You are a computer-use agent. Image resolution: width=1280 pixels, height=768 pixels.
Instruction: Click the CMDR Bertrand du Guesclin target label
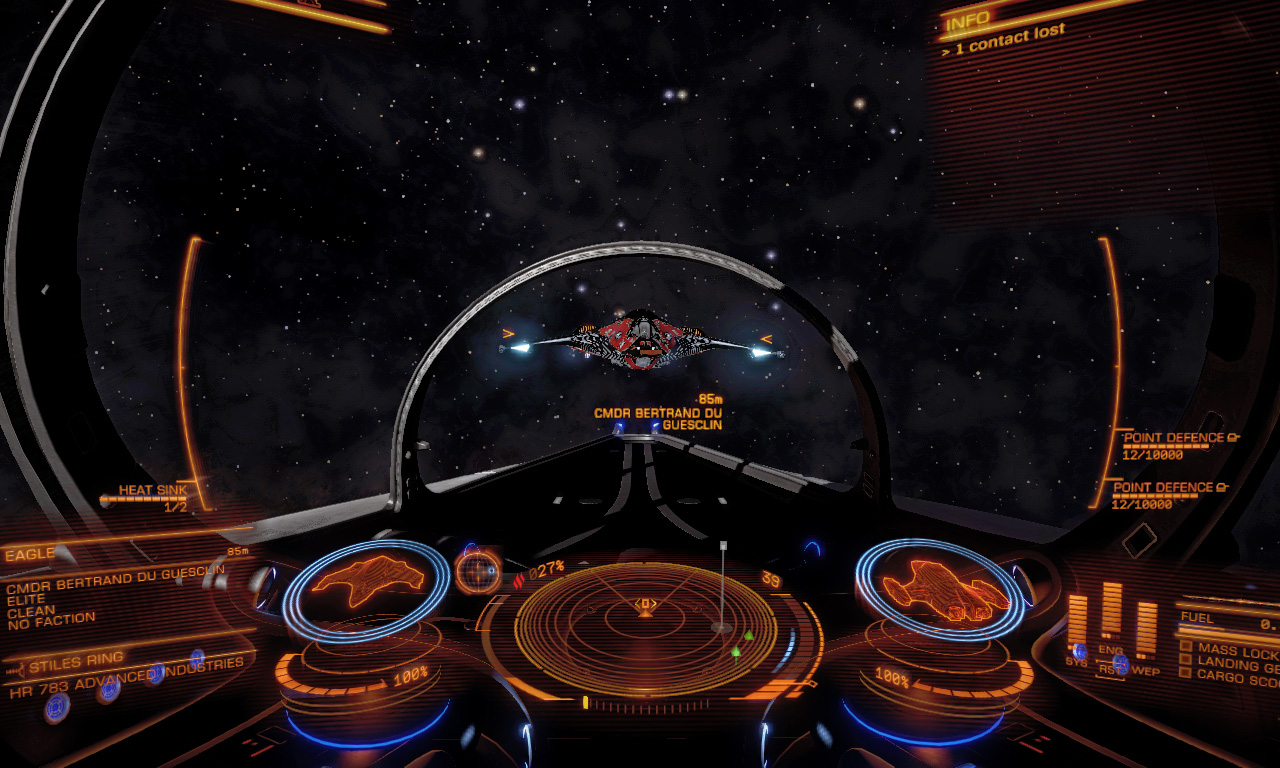658,418
